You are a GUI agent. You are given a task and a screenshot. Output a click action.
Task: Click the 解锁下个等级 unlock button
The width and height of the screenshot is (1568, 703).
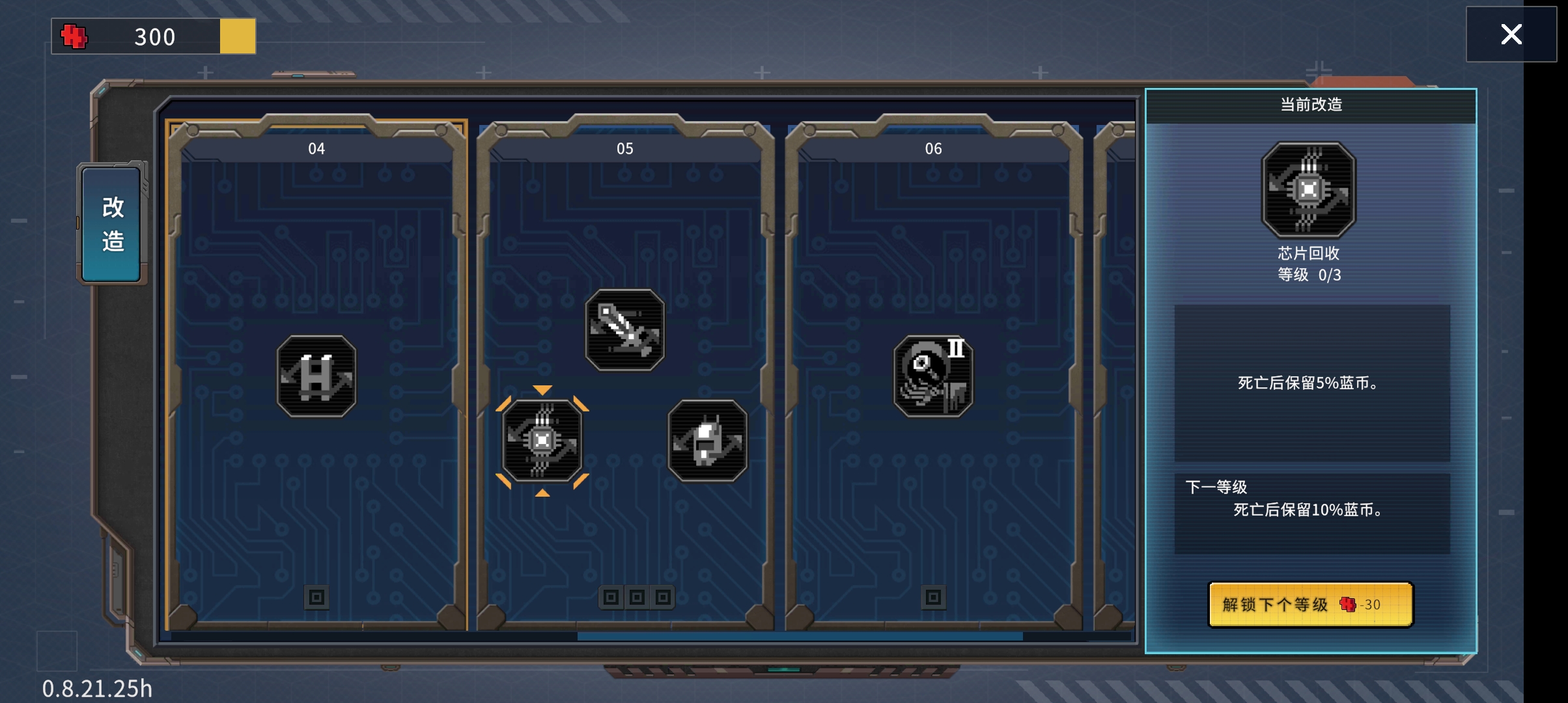click(x=1310, y=605)
